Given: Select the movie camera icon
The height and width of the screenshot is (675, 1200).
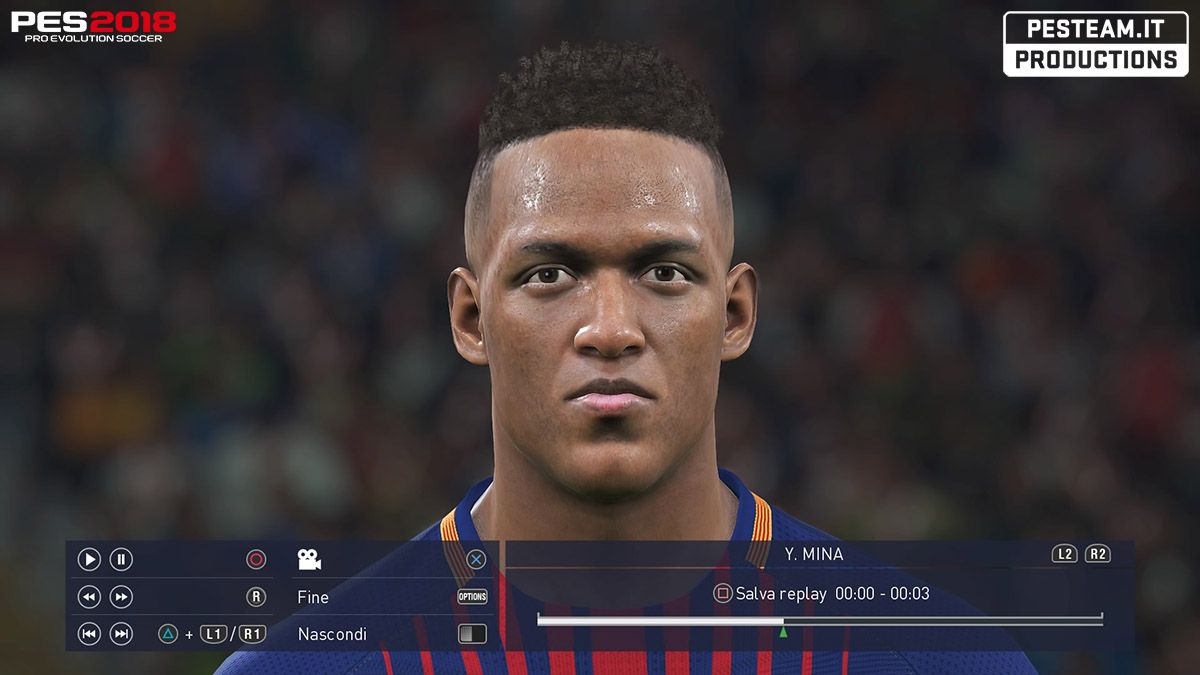Looking at the screenshot, I should [309, 560].
